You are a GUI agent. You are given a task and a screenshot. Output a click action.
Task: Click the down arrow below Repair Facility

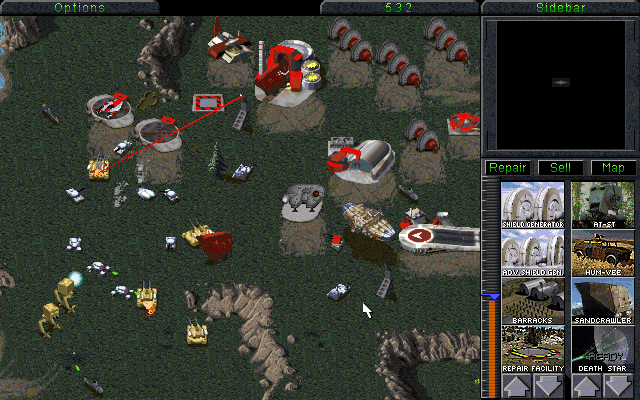549,387
